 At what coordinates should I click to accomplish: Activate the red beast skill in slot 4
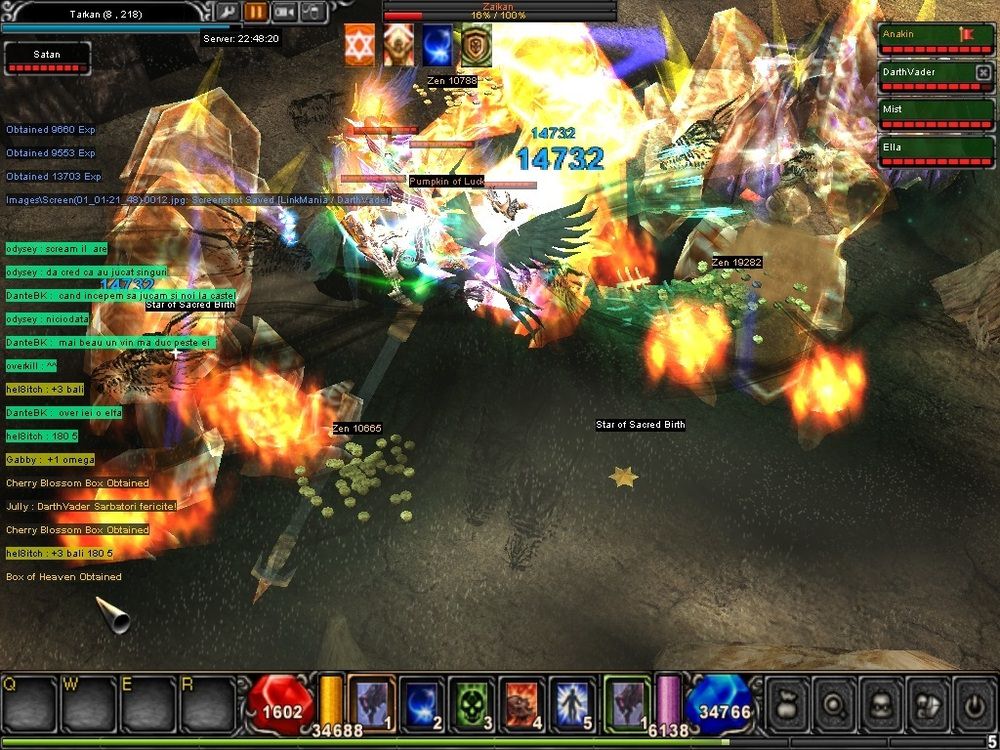(520, 703)
